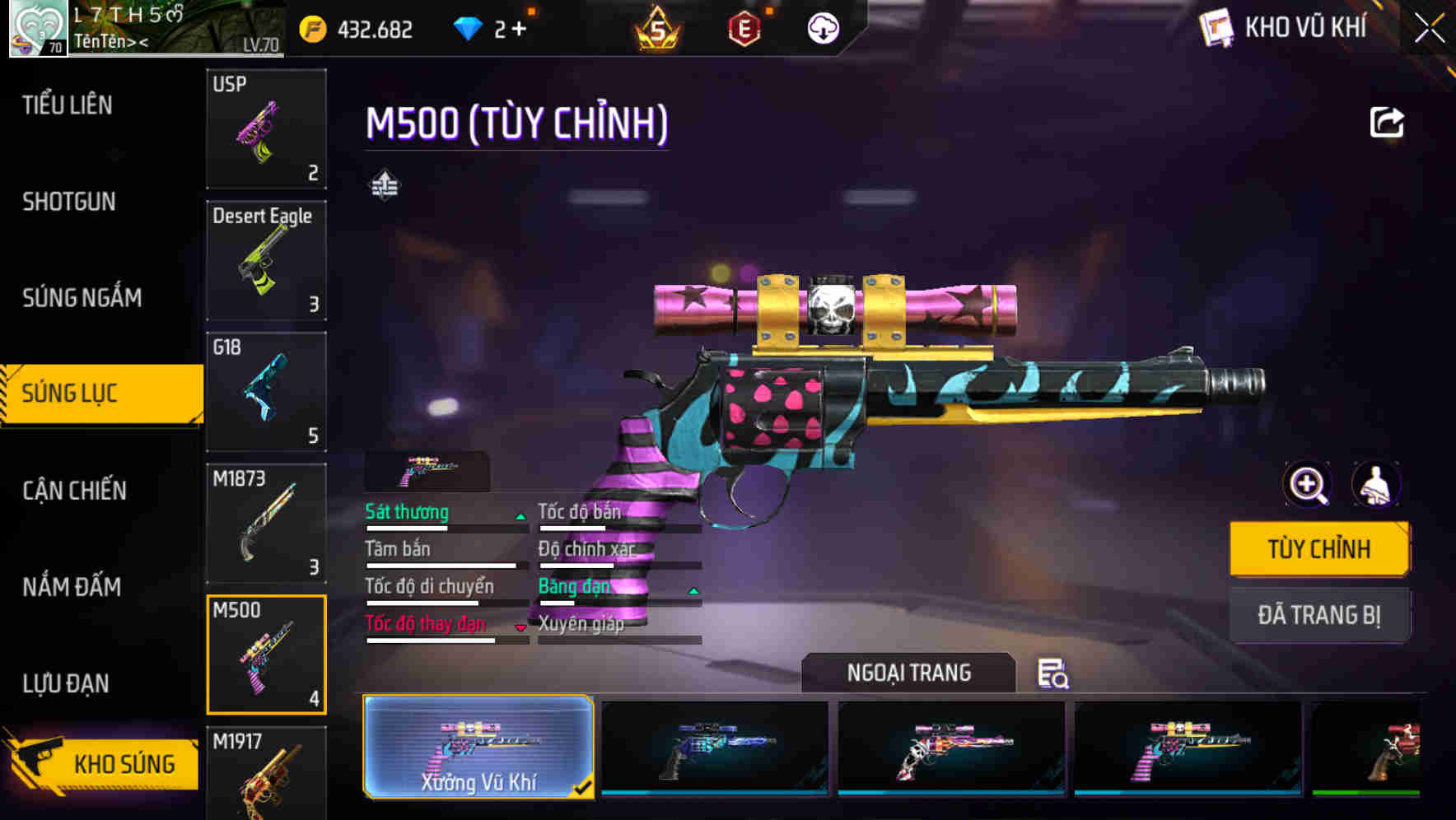Select the Xưởng Vũ Khí equipped skin checkmark
Viewport: 1456px width, 820px height.
click(584, 788)
